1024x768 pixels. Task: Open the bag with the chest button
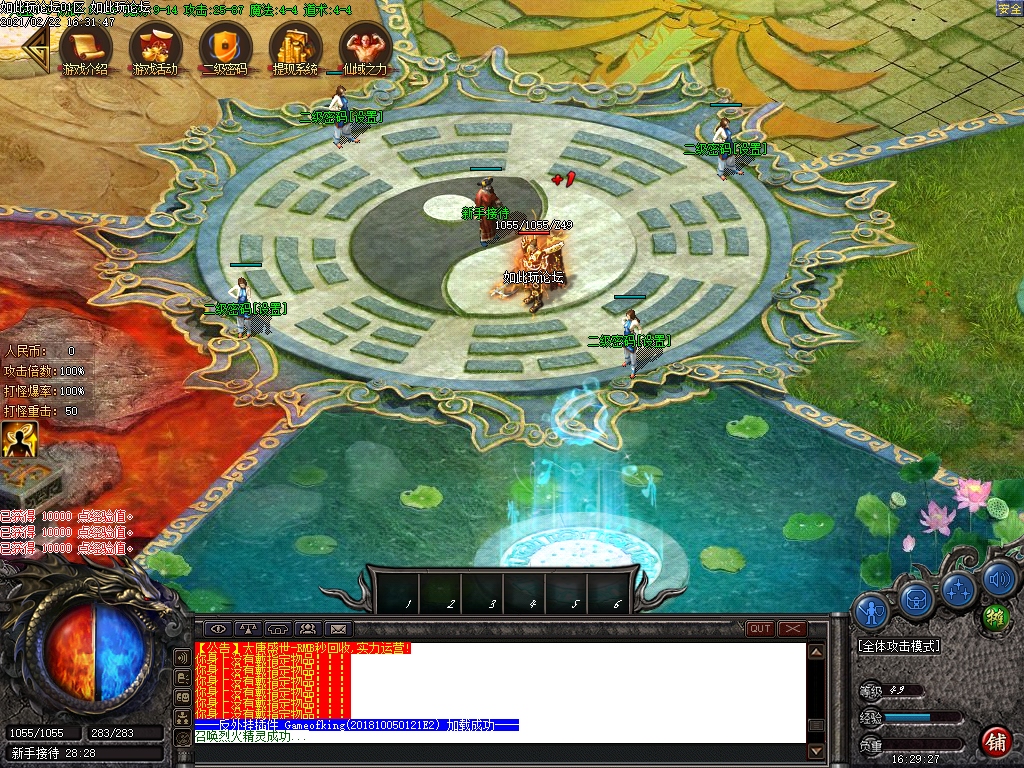(x=917, y=599)
